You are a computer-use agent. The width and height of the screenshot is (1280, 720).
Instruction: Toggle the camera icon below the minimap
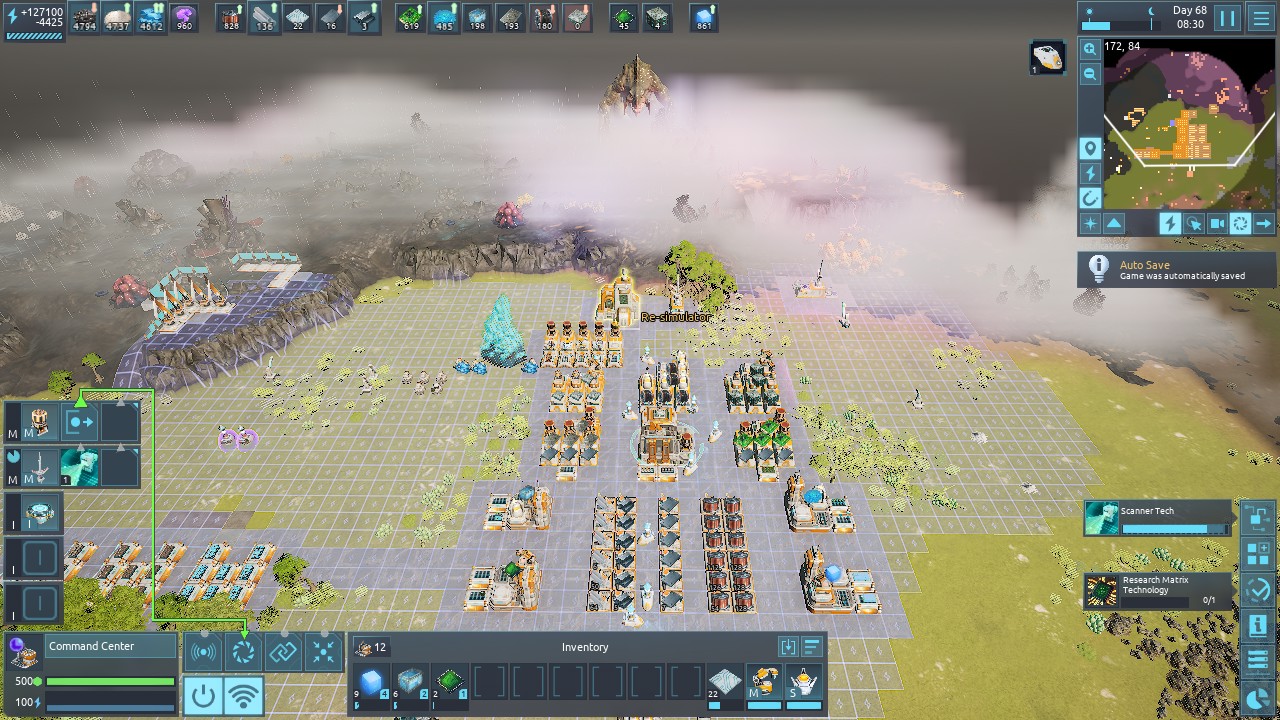tap(1217, 224)
